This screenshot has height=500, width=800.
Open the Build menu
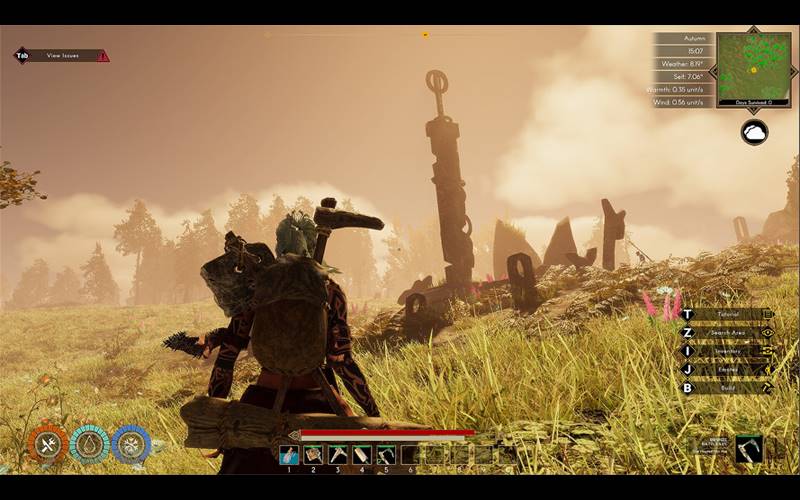click(x=727, y=388)
